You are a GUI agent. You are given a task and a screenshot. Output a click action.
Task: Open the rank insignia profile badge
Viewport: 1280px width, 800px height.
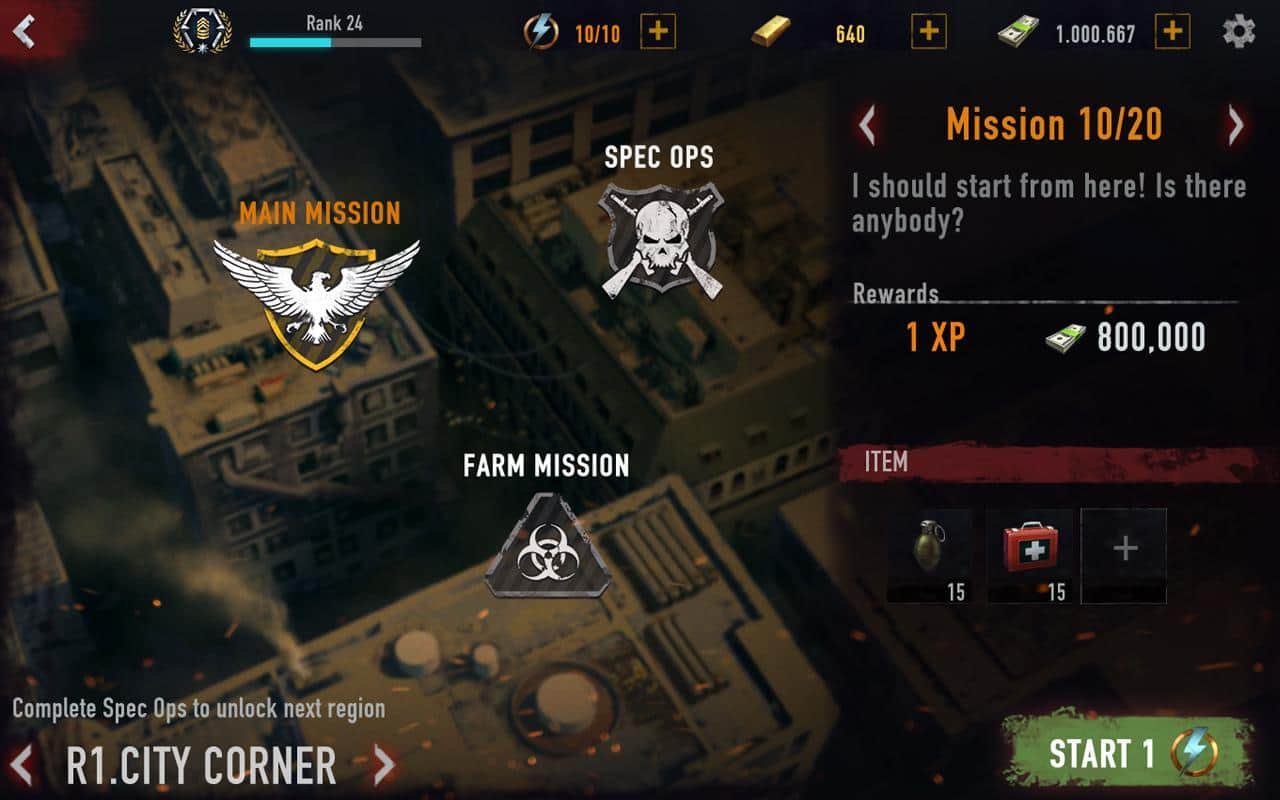pyautogui.click(x=203, y=31)
